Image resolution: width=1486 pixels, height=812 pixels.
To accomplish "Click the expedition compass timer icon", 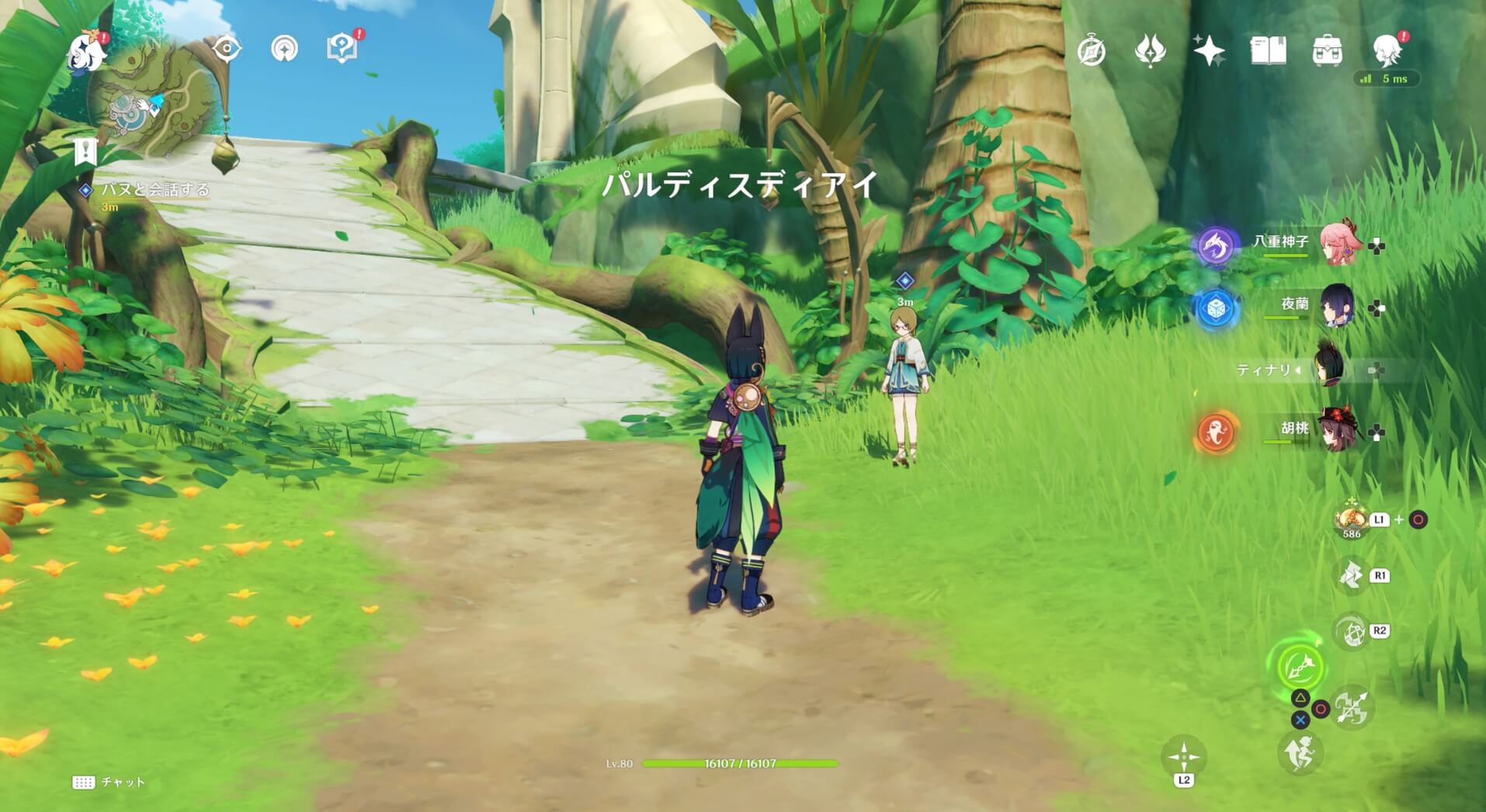I will coord(1091,48).
